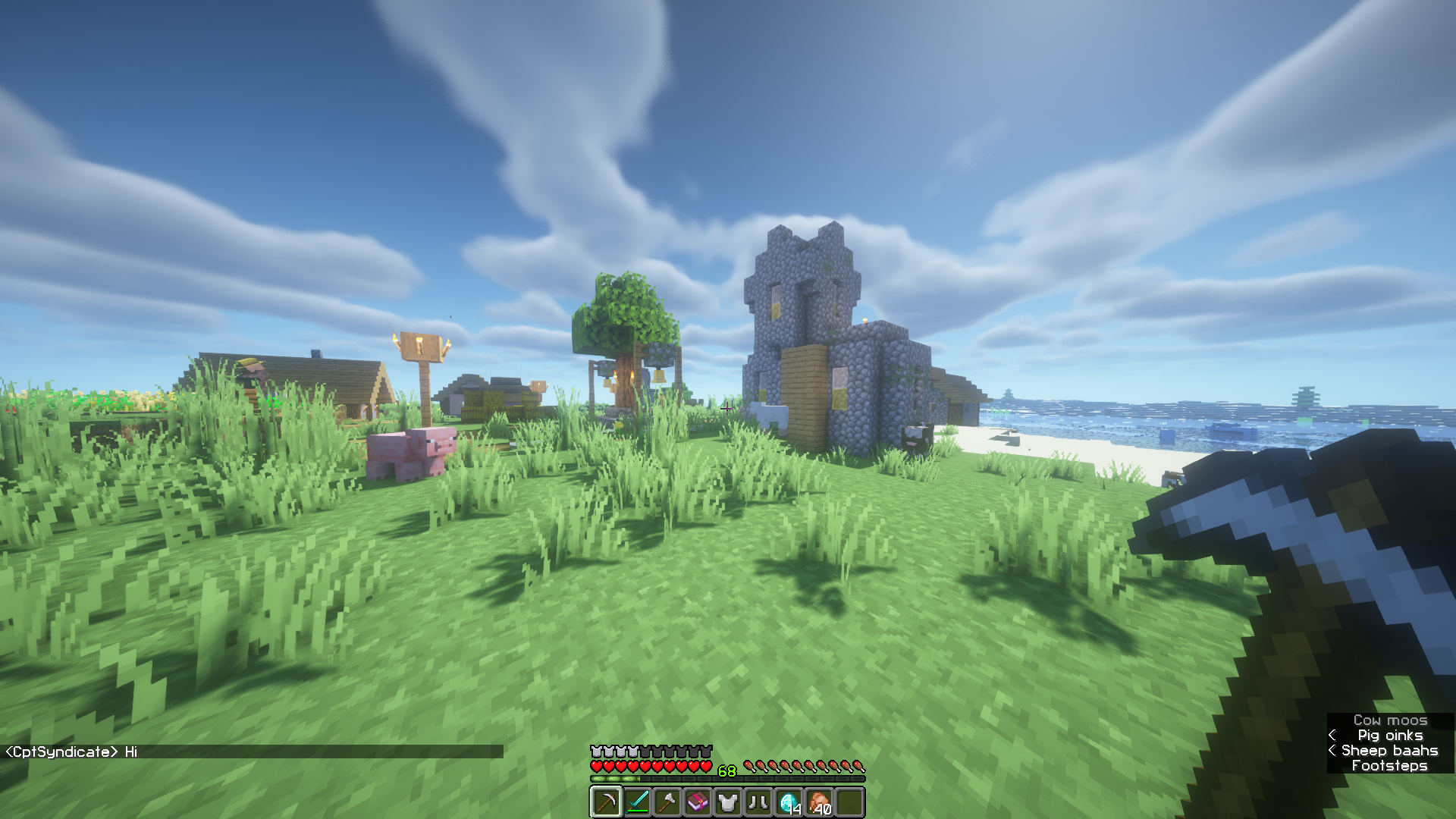The height and width of the screenshot is (819, 1456).
Task: Click the first drumstick hunger icon
Action: [749, 767]
